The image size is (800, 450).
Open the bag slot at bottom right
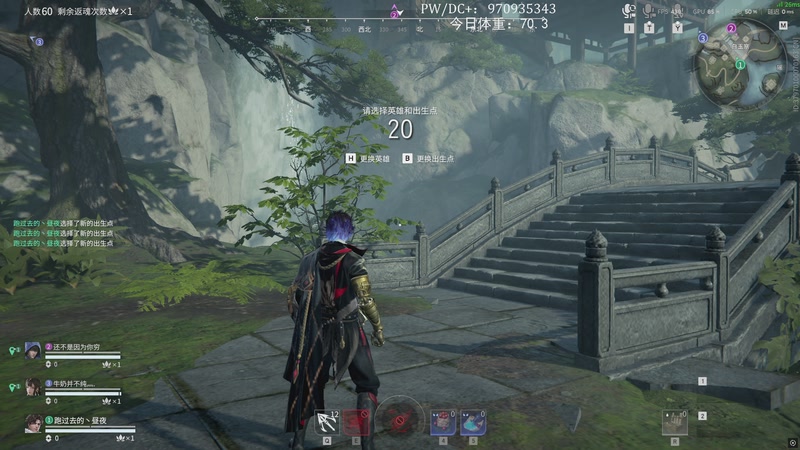675,421
